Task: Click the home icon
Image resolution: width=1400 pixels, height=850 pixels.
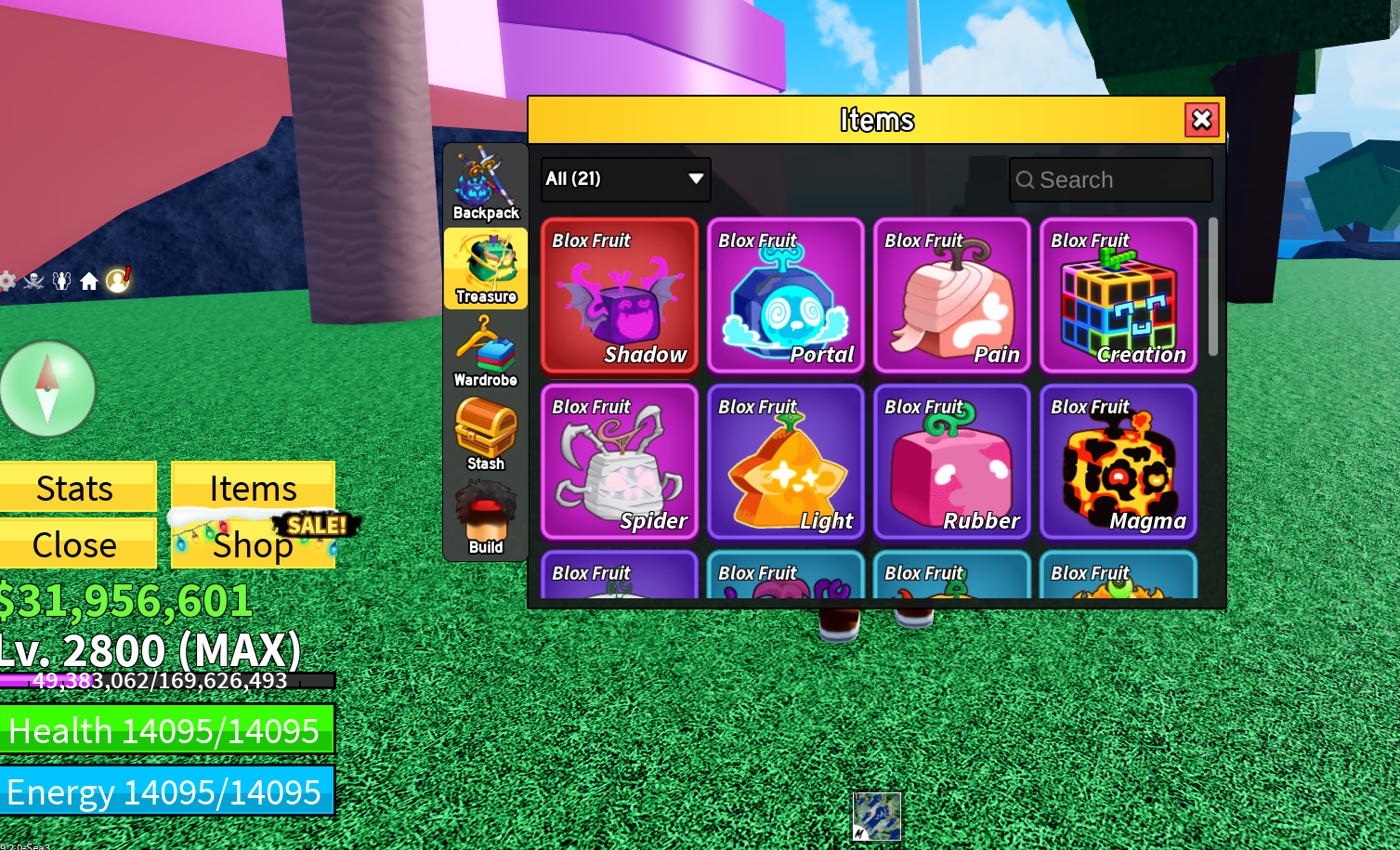Action: (89, 281)
